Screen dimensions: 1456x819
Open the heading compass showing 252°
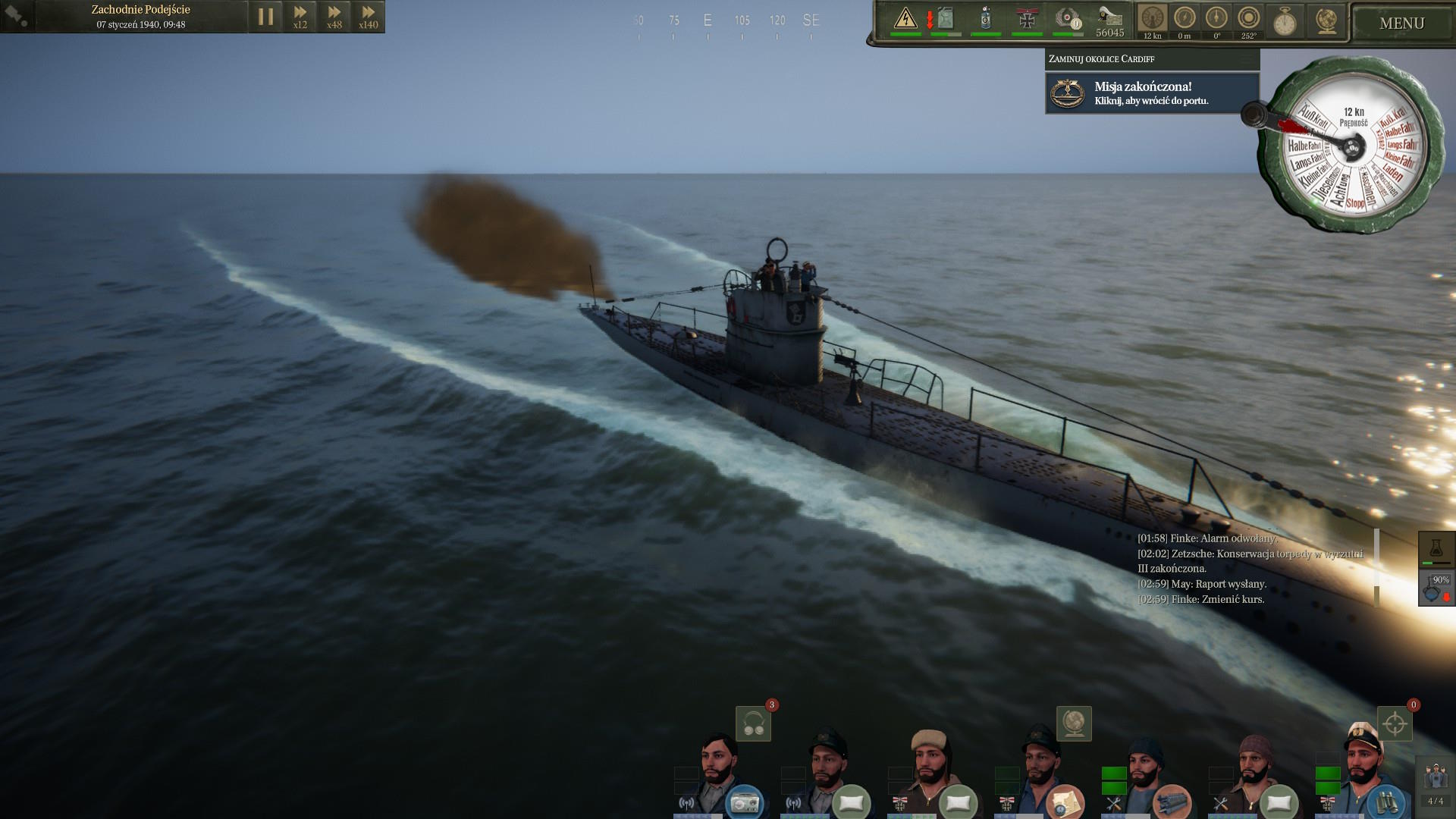(1248, 20)
